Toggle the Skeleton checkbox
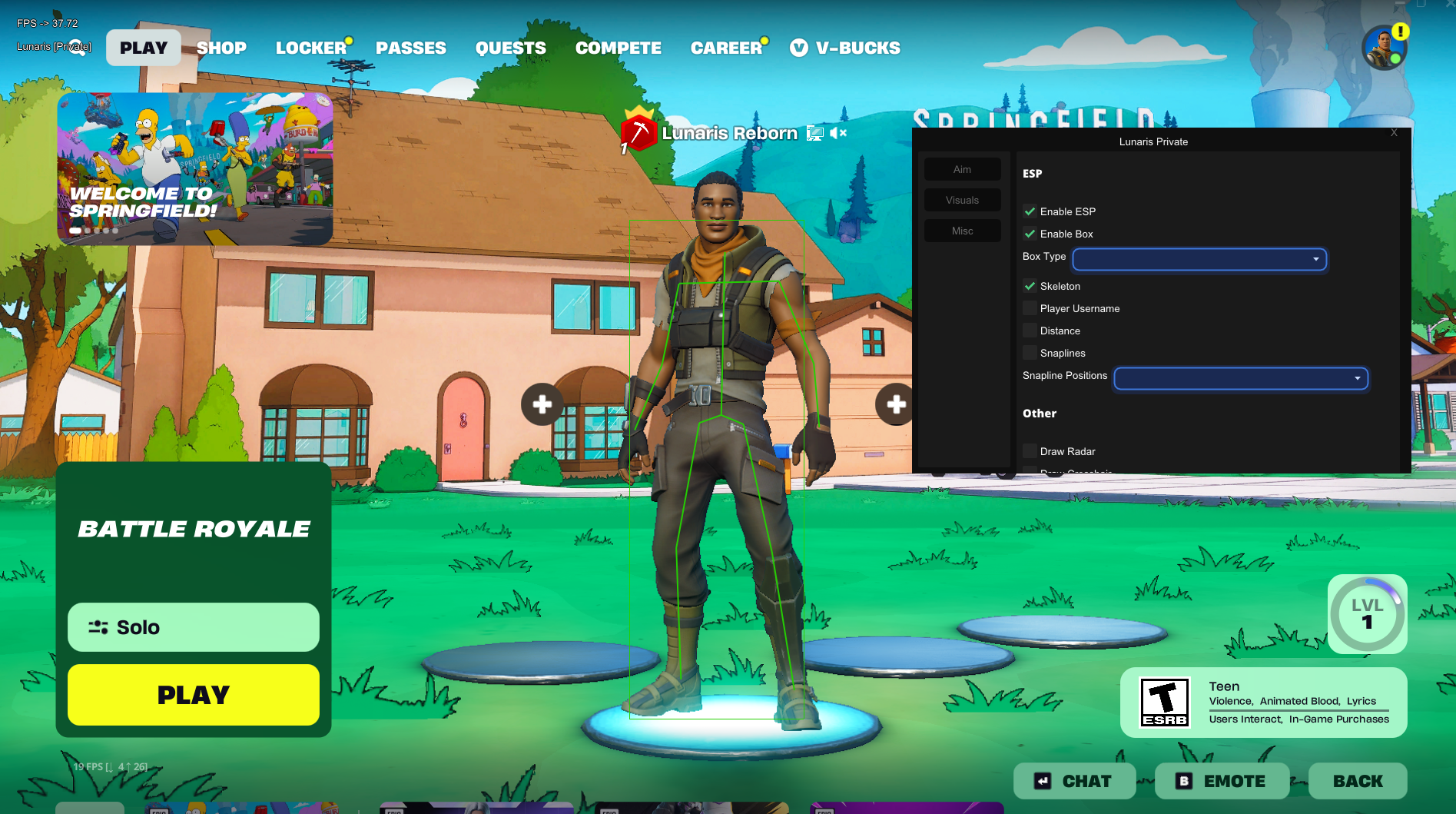 pyautogui.click(x=1030, y=286)
